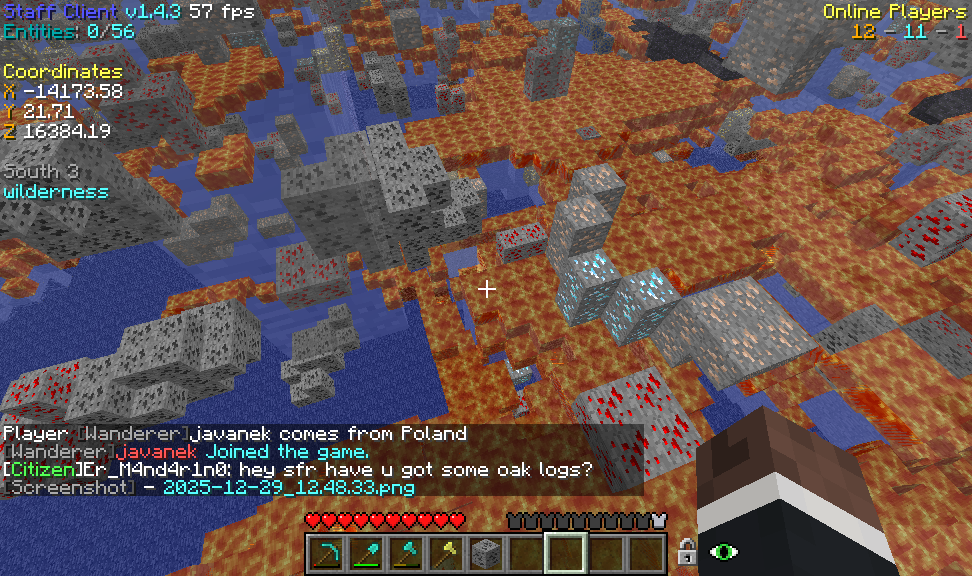Toggle the green eye visibility icon
The height and width of the screenshot is (576, 972).
[723, 551]
